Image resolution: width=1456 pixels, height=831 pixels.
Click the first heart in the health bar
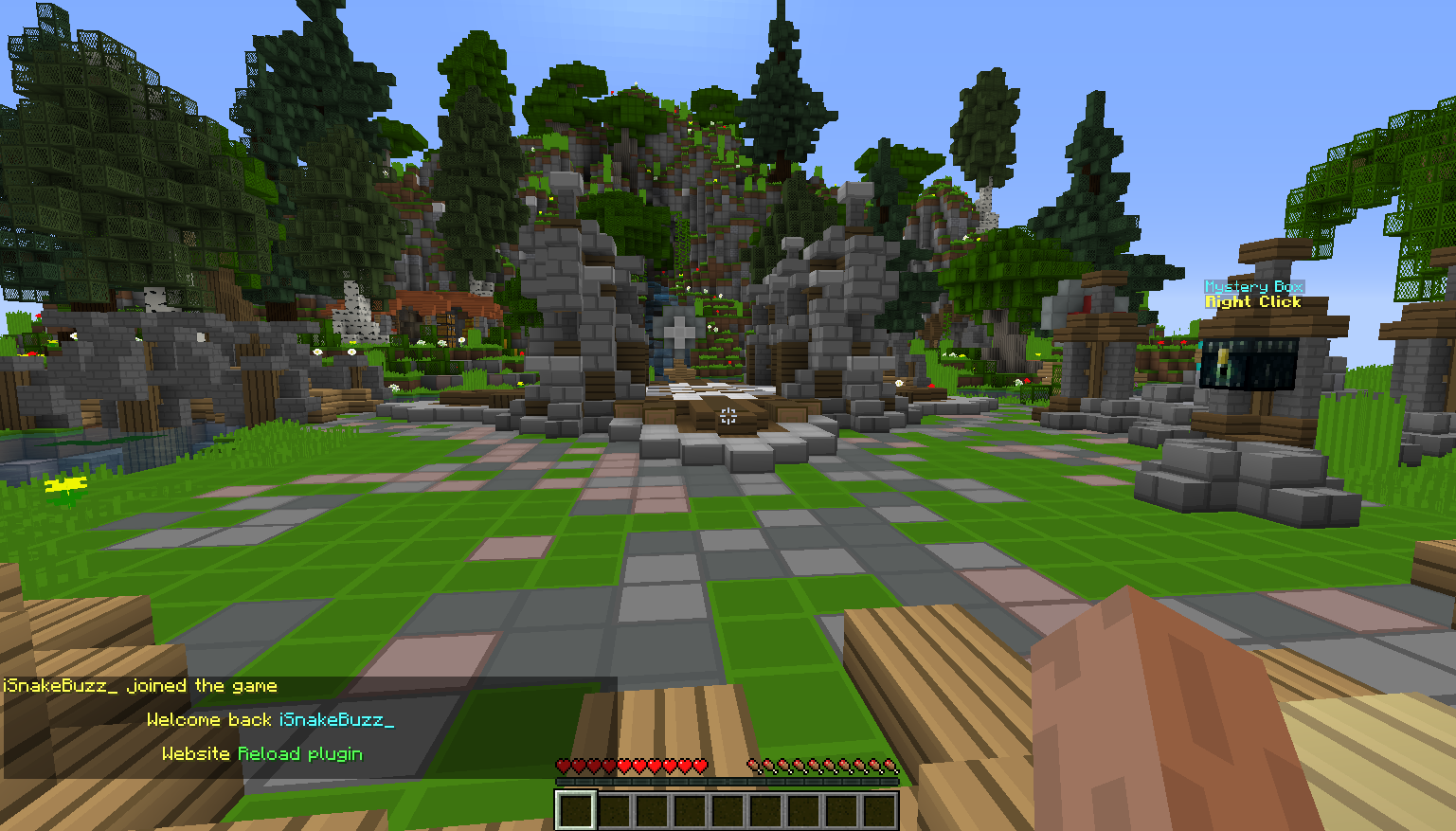click(x=565, y=762)
